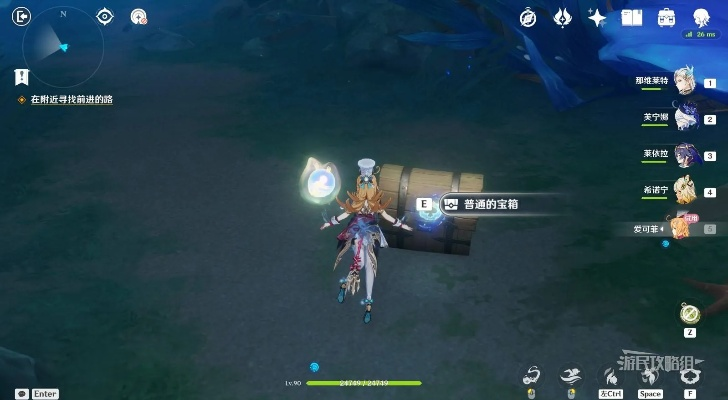Select the tracked quest objective text
This screenshot has width=728, height=400.
point(70,100)
